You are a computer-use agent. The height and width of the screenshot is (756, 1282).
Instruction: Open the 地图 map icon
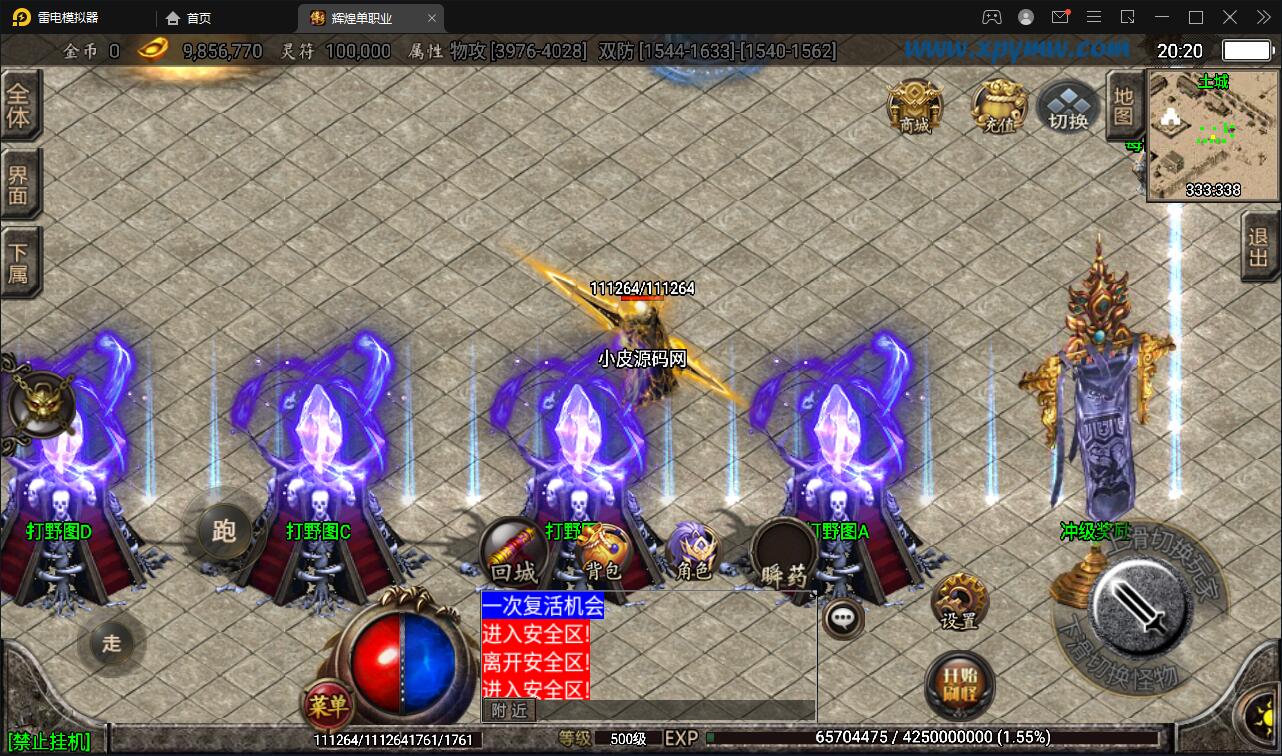pyautogui.click(x=1124, y=104)
